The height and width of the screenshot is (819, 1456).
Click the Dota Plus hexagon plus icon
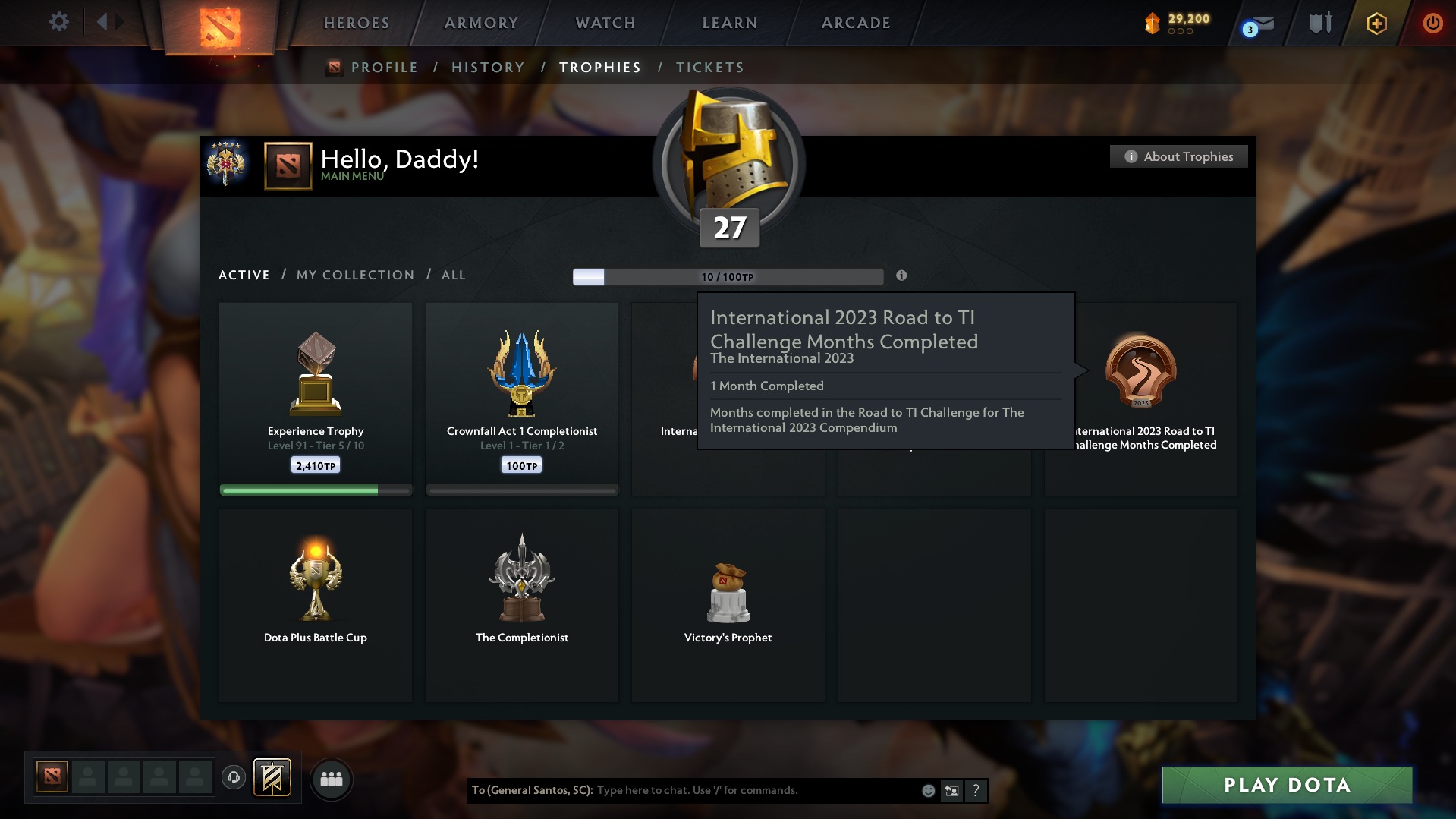[x=1376, y=24]
